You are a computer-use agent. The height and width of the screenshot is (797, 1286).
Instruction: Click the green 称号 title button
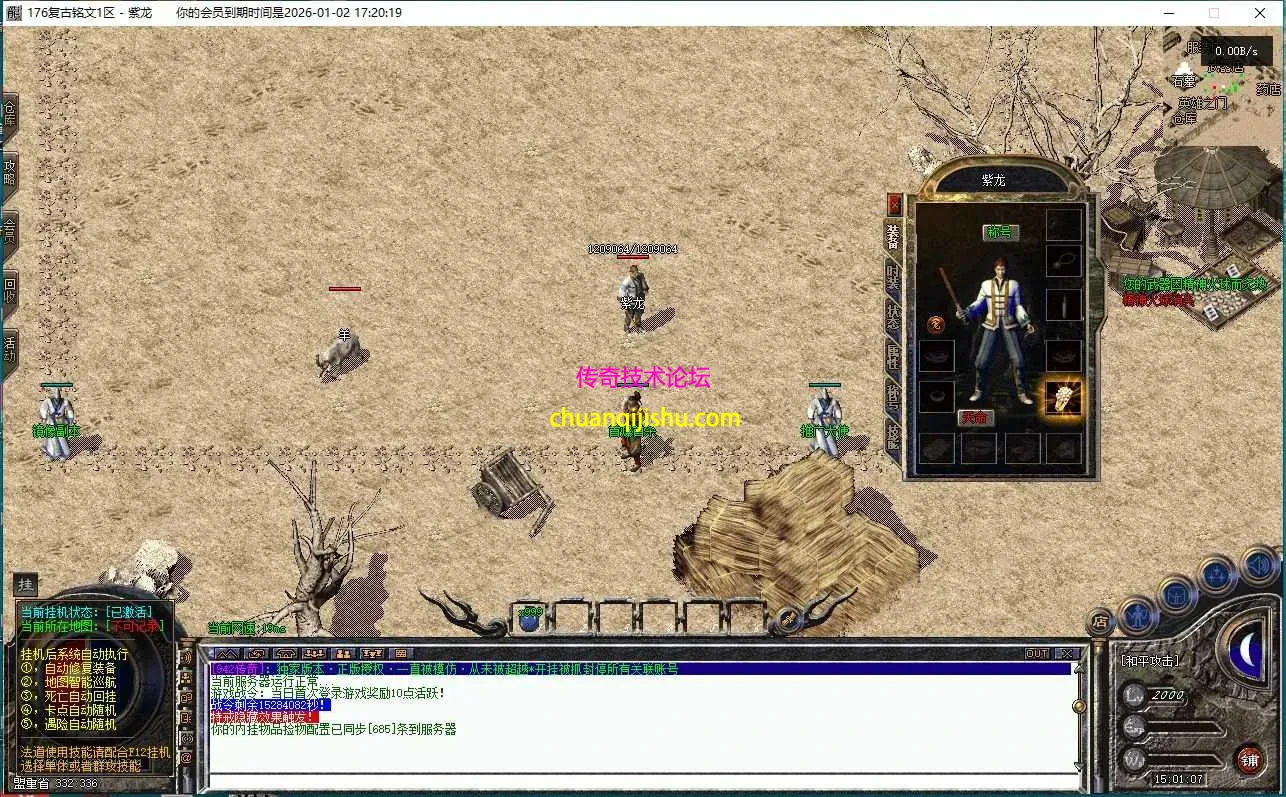pyautogui.click(x=1002, y=232)
